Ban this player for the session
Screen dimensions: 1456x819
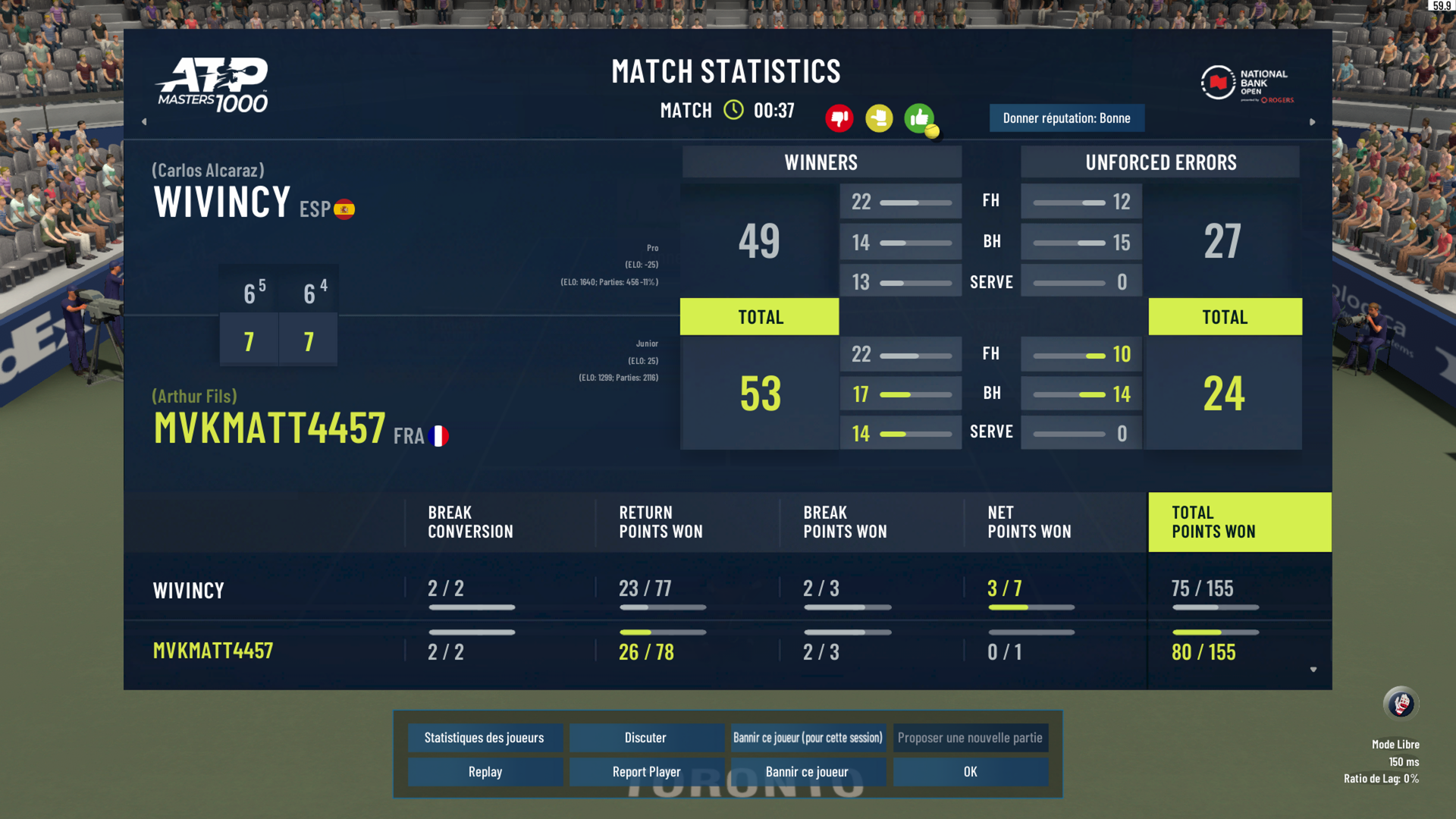pyautogui.click(x=808, y=738)
